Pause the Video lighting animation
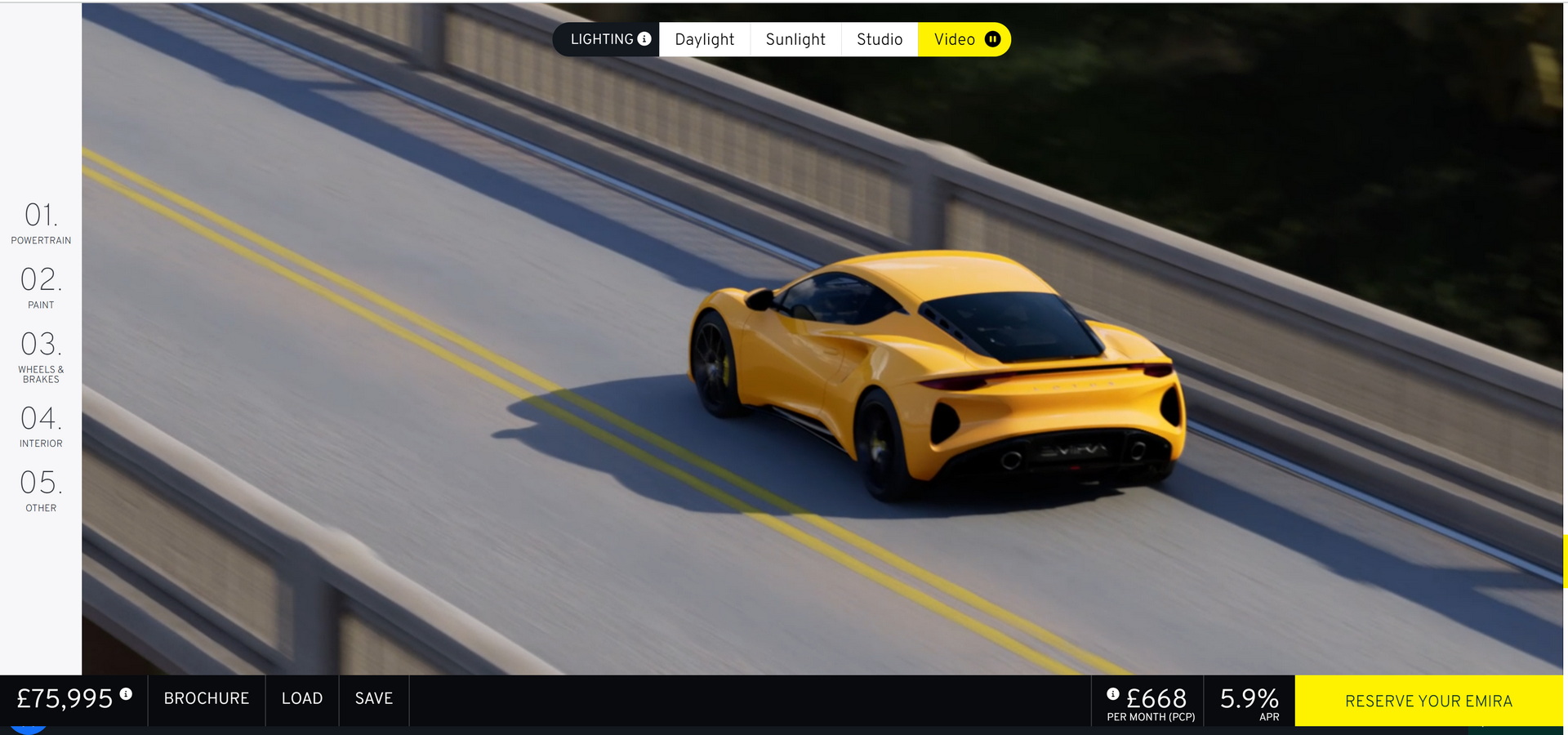Image resolution: width=1568 pixels, height=735 pixels. pyautogui.click(x=993, y=38)
